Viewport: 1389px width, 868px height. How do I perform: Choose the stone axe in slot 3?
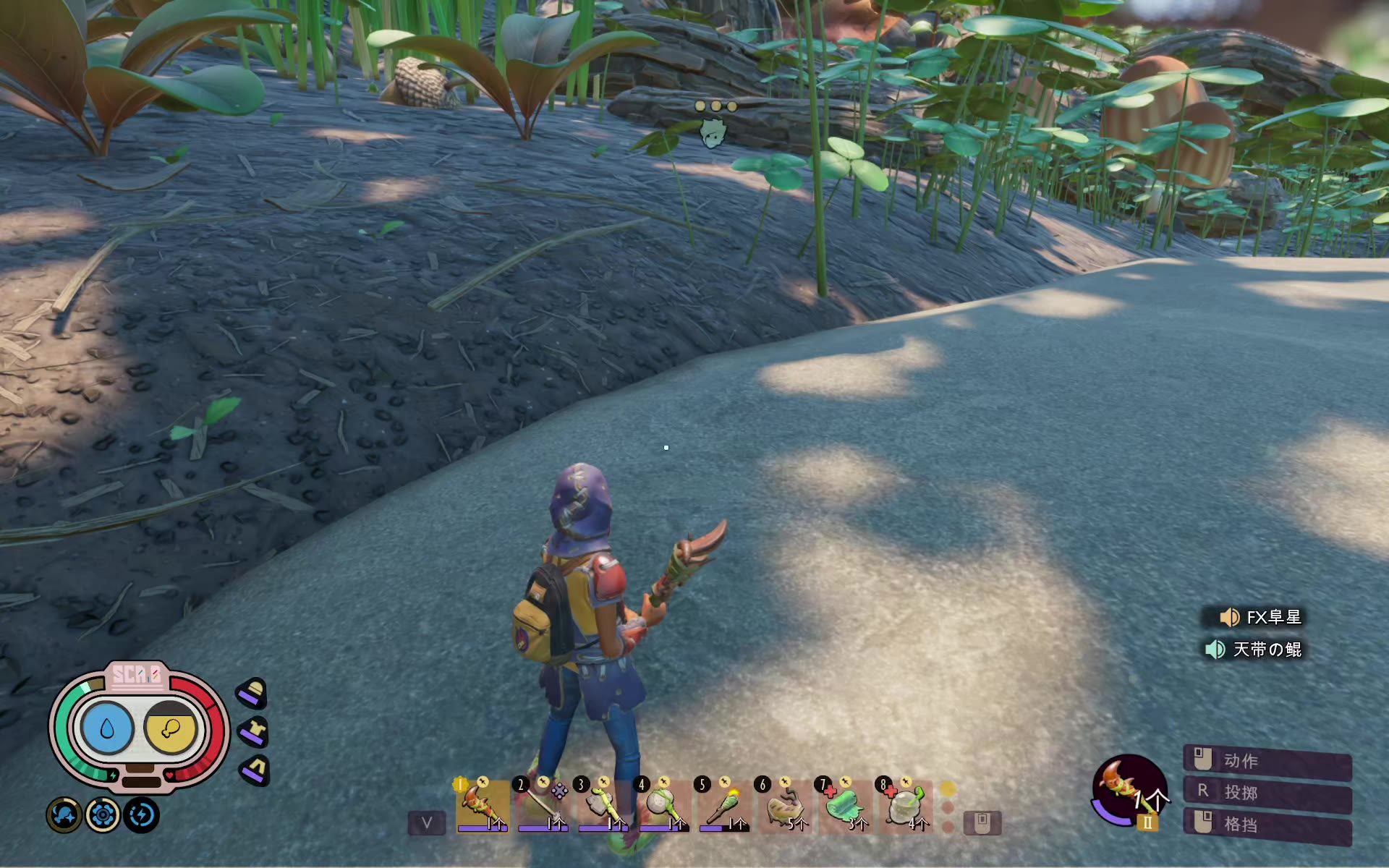click(603, 806)
